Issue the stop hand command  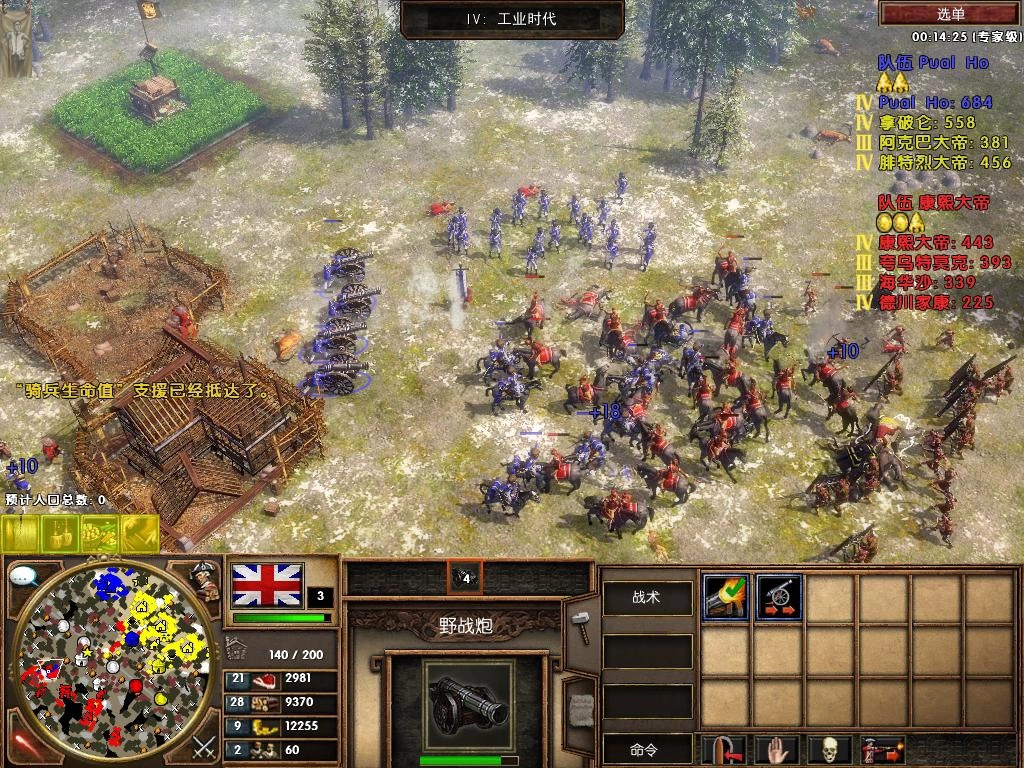[778, 748]
